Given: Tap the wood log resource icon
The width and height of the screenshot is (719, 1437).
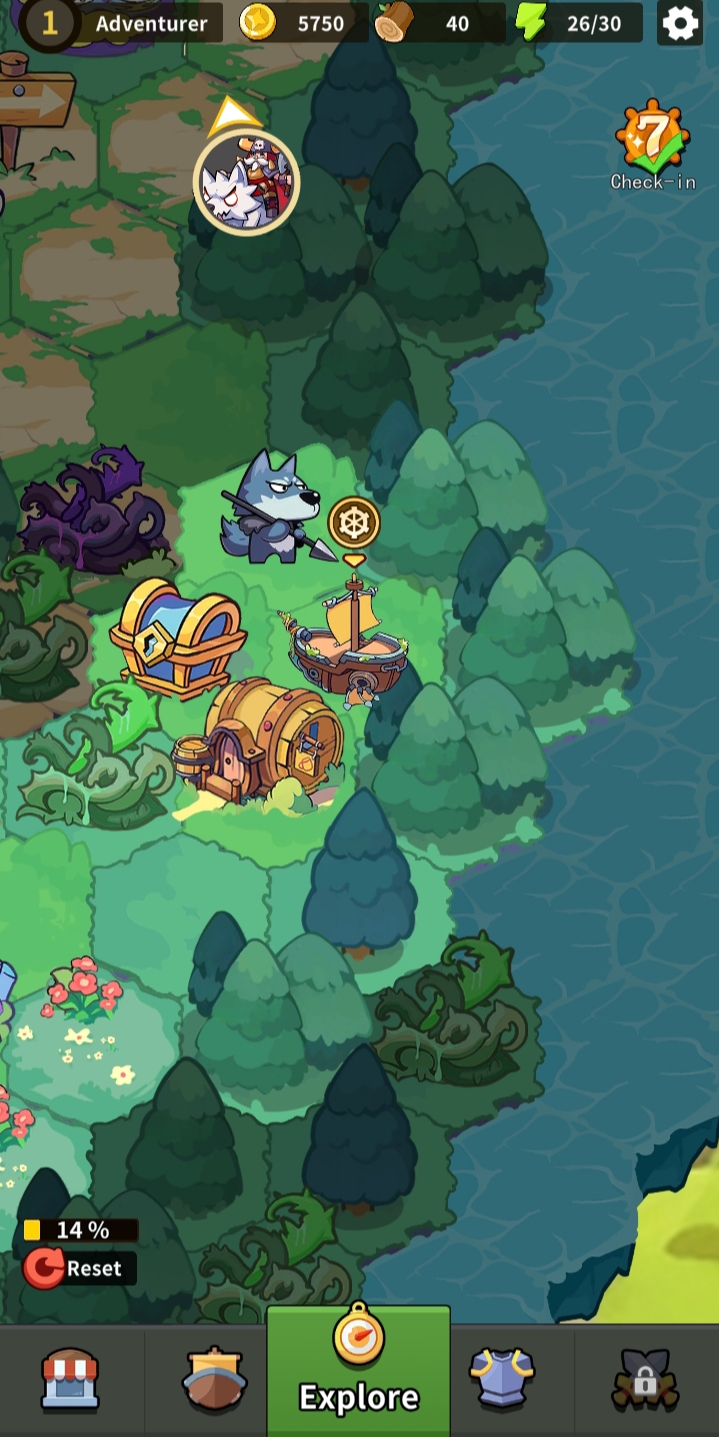Looking at the screenshot, I should [394, 23].
